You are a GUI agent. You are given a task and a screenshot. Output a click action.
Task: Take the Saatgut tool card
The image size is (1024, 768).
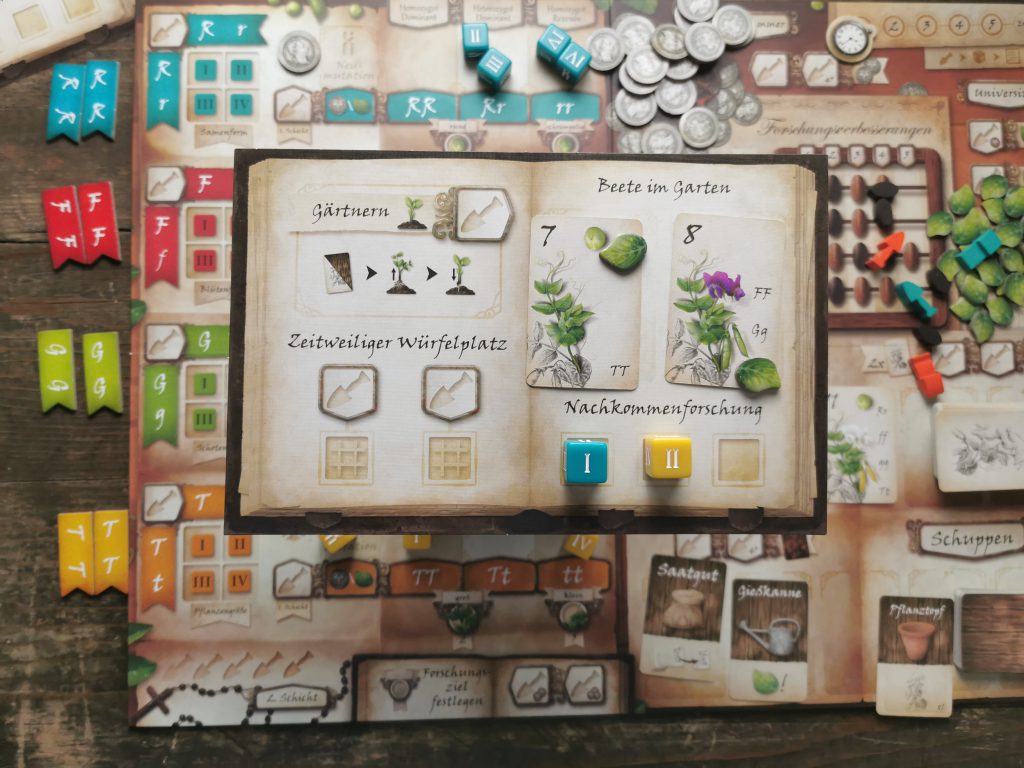pos(684,613)
